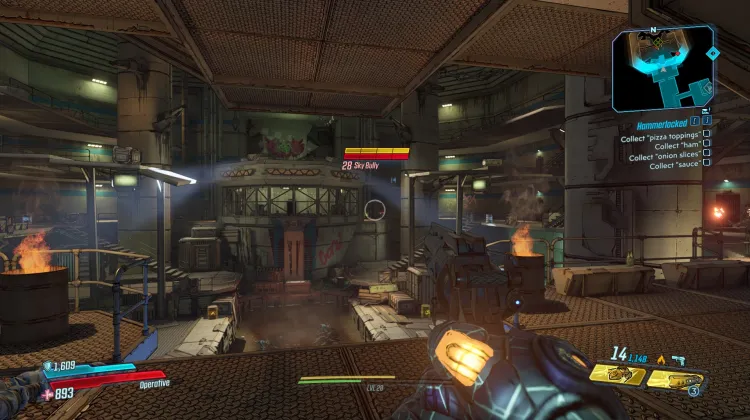Select the right weapon slot marked 3
This screenshot has width=750, height=420.
676,378
